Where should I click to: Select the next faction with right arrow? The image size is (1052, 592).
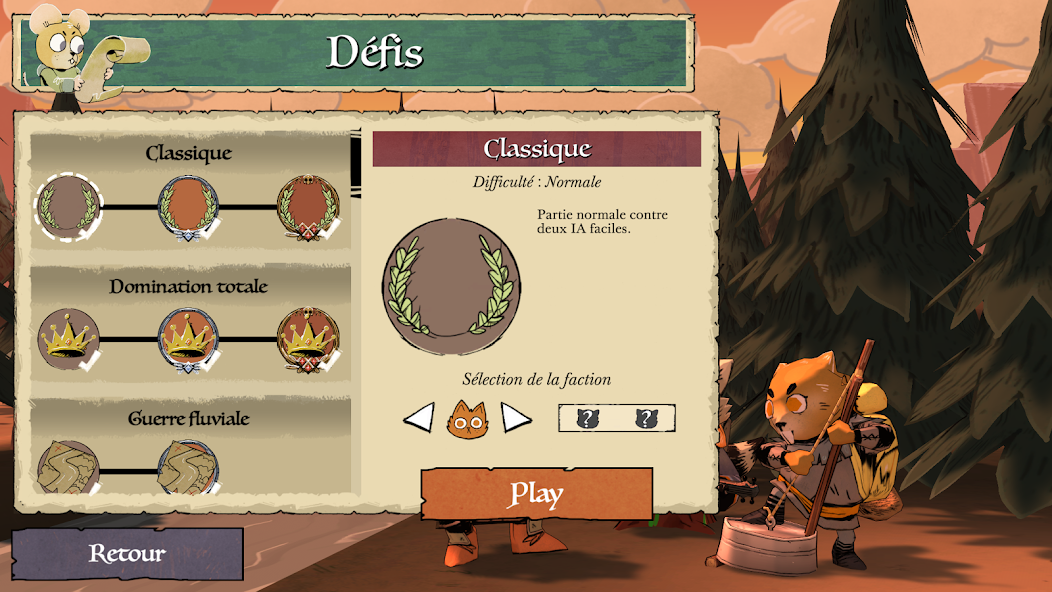(x=516, y=417)
